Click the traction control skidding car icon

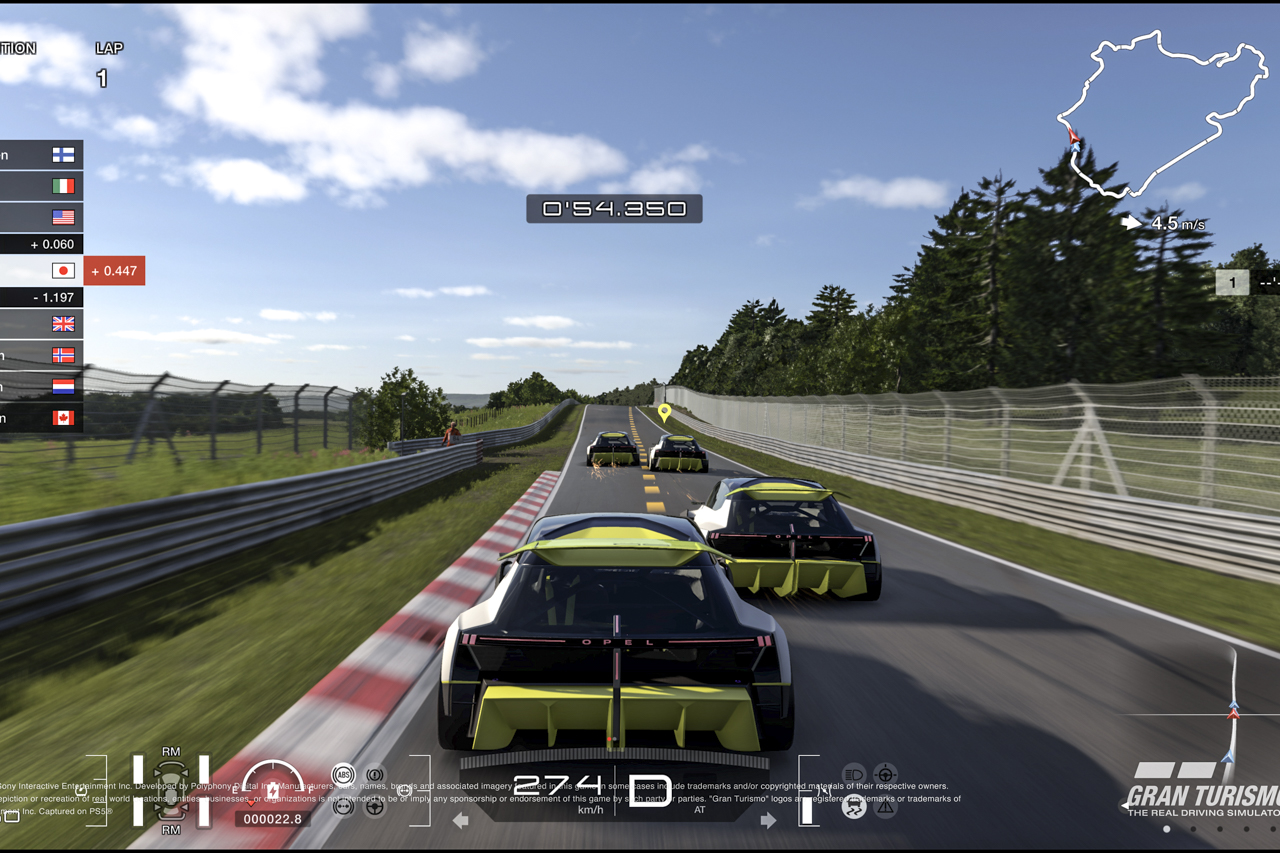853,807
